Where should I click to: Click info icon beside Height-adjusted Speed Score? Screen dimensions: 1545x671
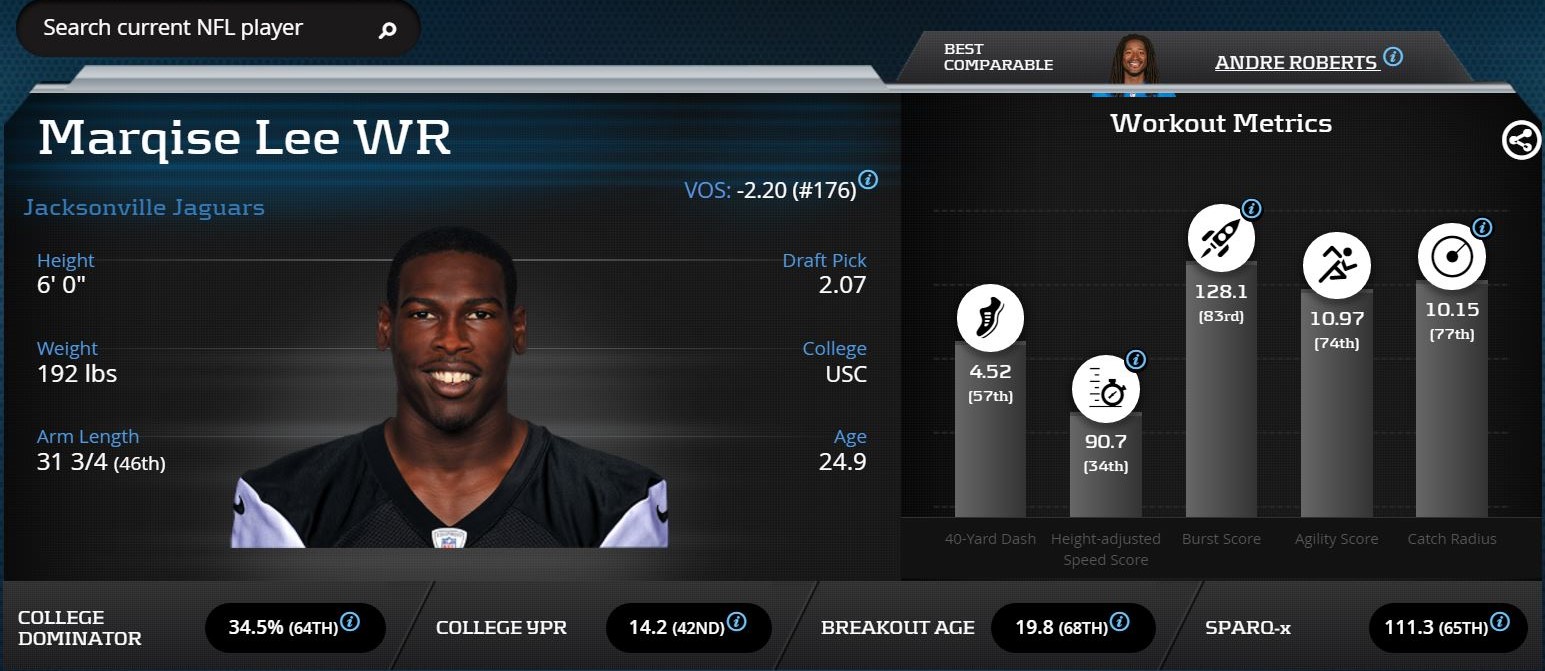pyautogui.click(x=1136, y=360)
